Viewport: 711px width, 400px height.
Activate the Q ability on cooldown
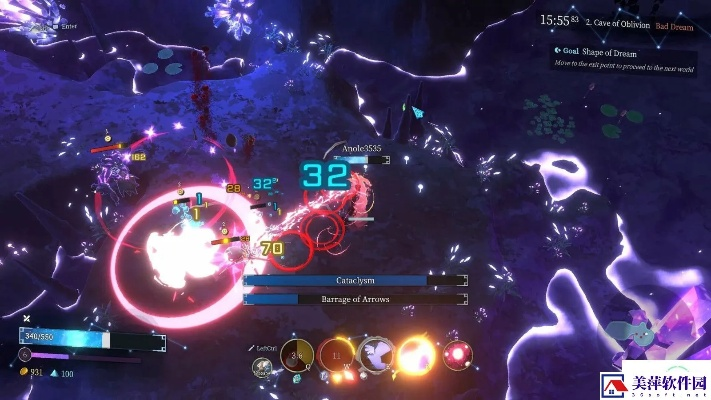click(297, 355)
